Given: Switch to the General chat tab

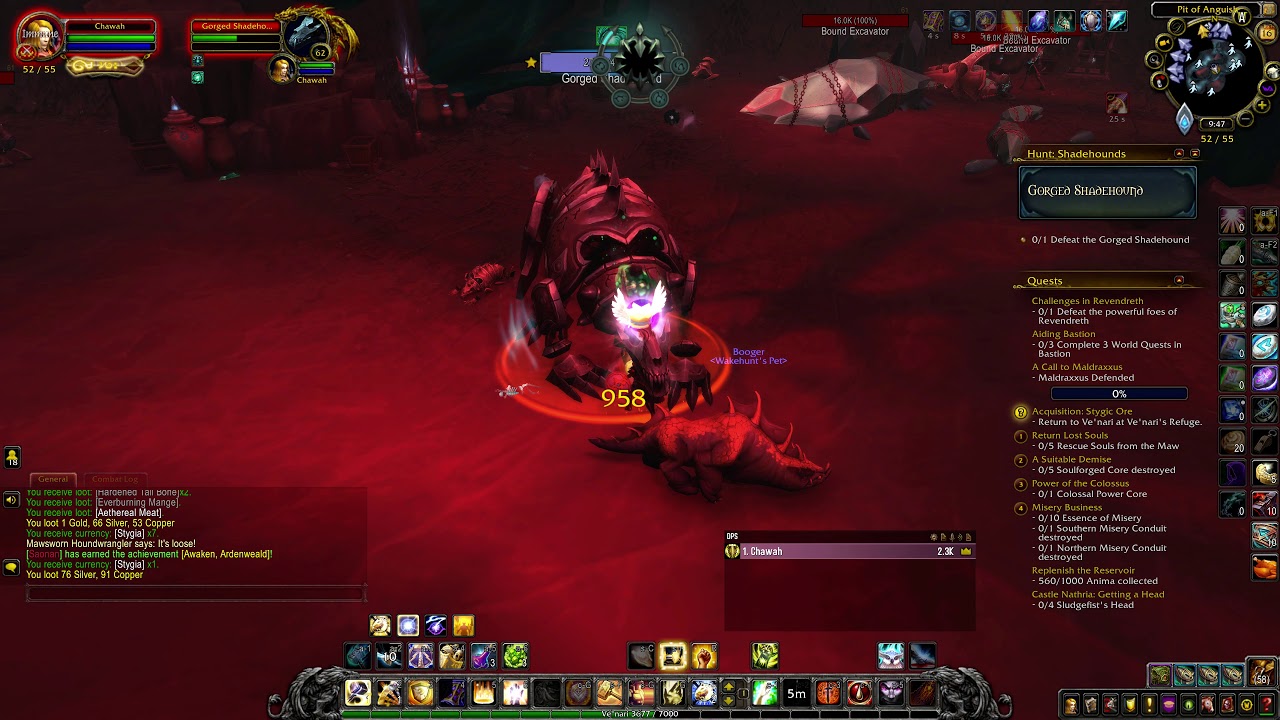Looking at the screenshot, I should coord(53,479).
